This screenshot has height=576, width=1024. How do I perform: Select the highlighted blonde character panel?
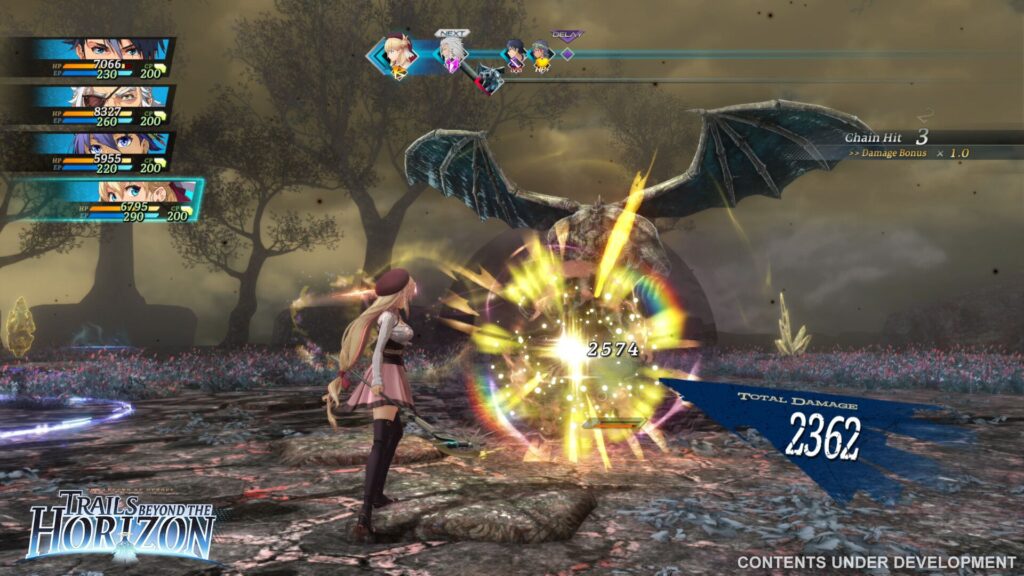[x=125, y=198]
